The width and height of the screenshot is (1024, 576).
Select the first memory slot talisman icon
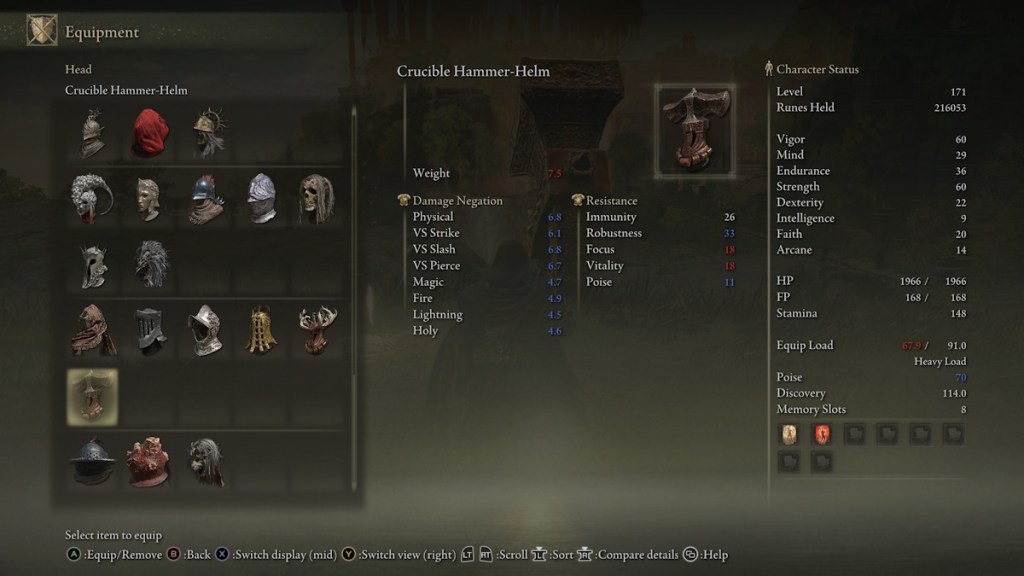pos(790,434)
